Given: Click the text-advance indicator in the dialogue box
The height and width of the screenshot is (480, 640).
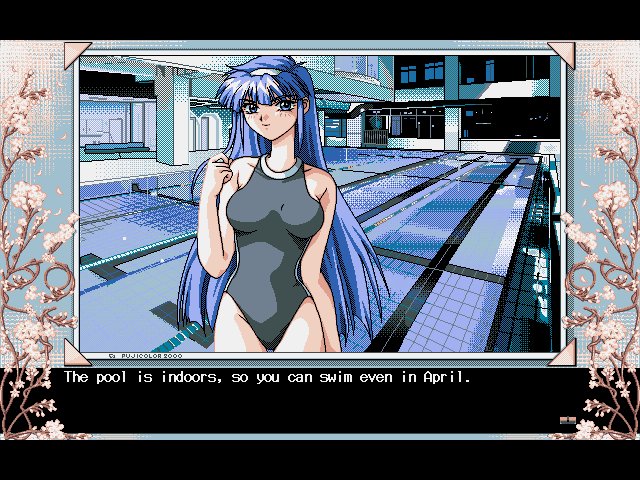Looking at the screenshot, I should [567, 421].
